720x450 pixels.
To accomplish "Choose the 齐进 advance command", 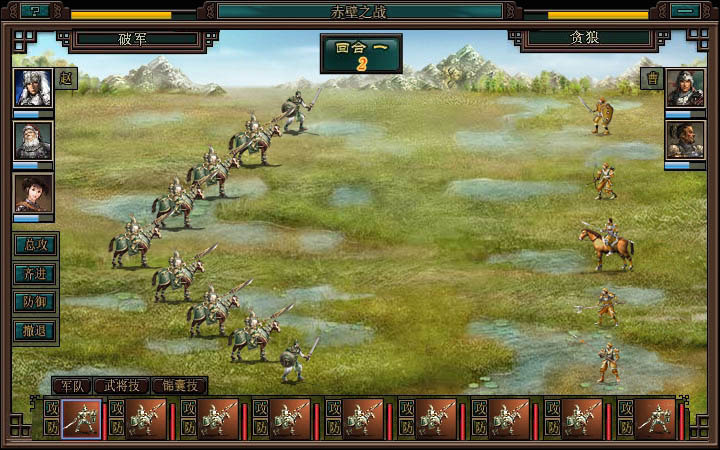I will (35, 273).
